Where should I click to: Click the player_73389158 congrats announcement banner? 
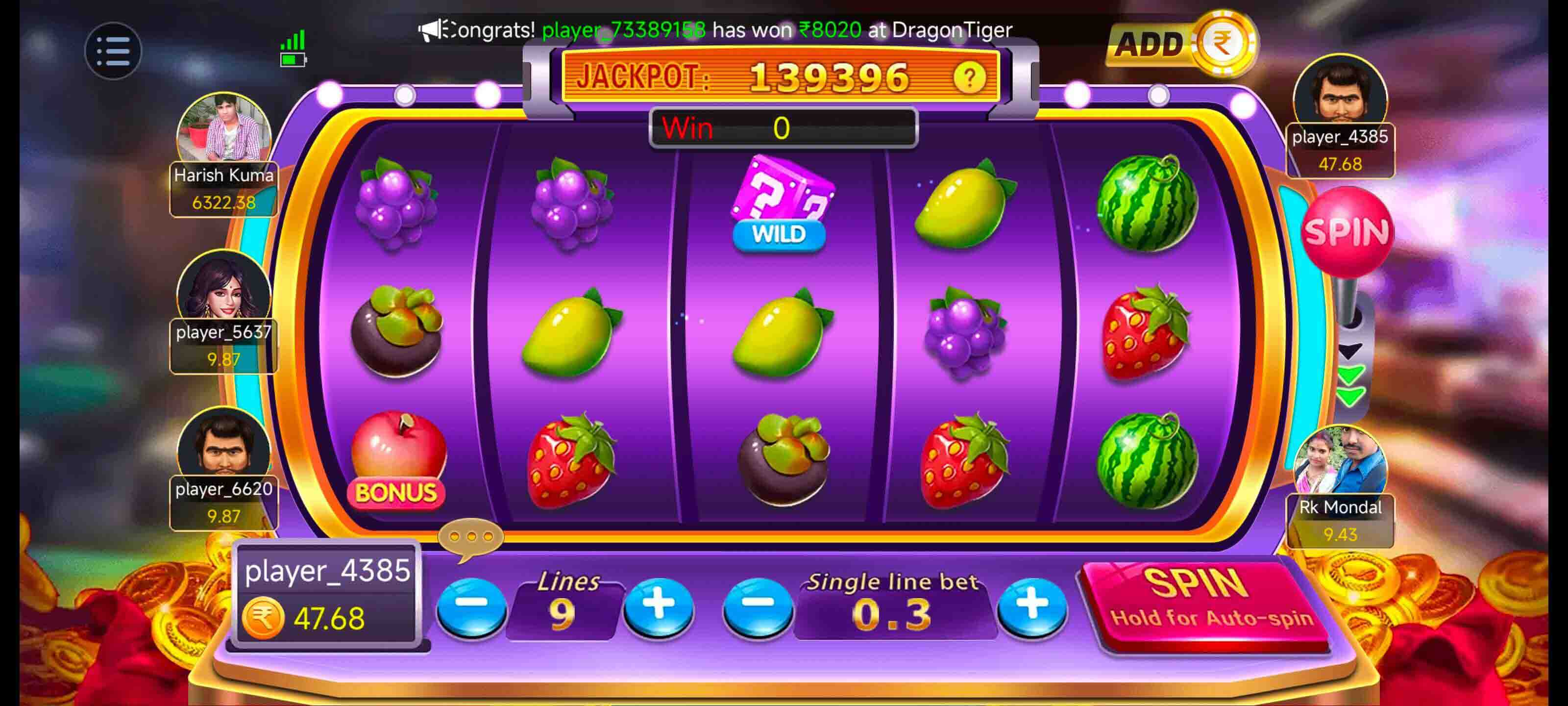(715, 29)
